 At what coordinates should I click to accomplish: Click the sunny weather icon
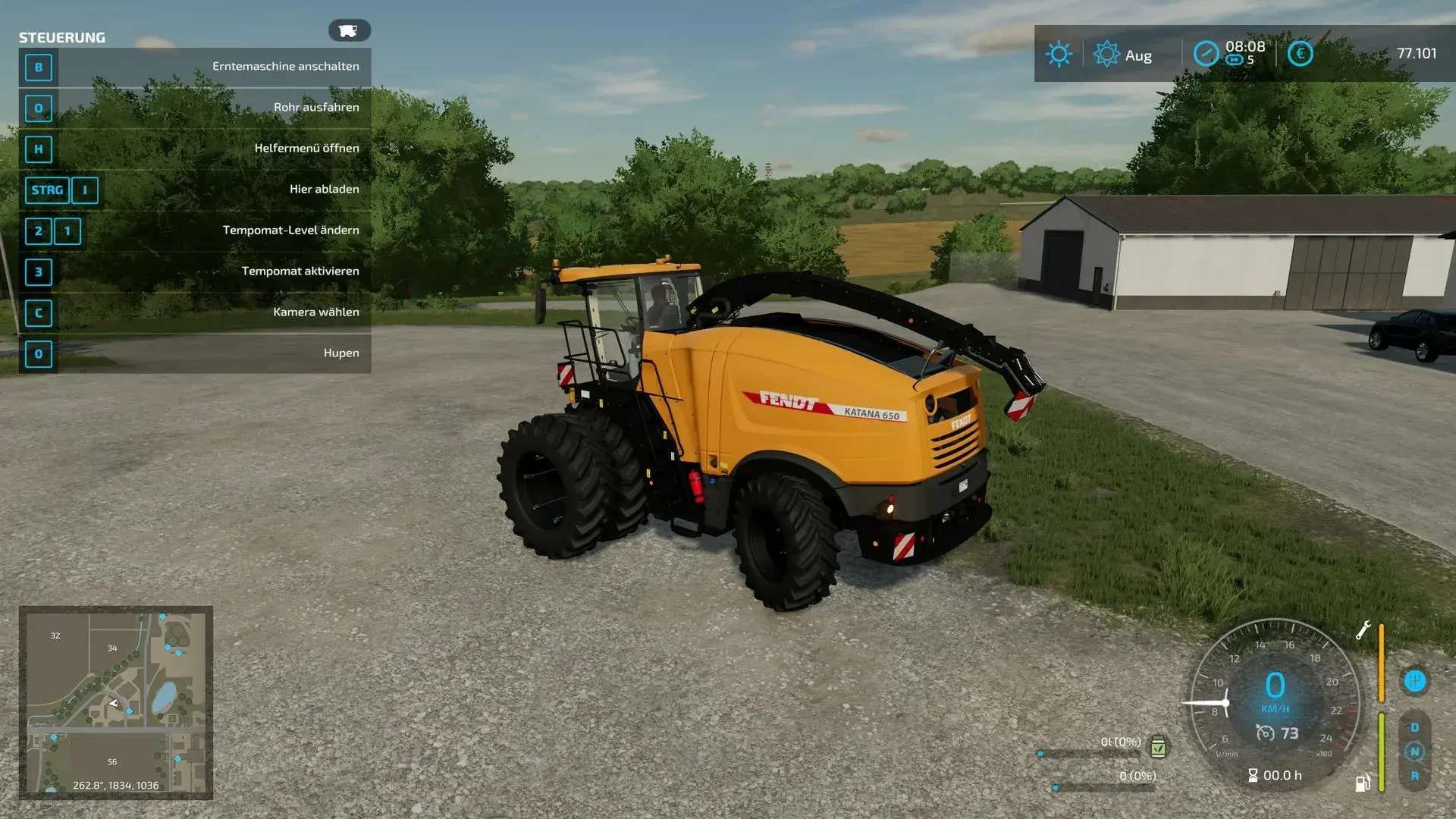point(1059,54)
